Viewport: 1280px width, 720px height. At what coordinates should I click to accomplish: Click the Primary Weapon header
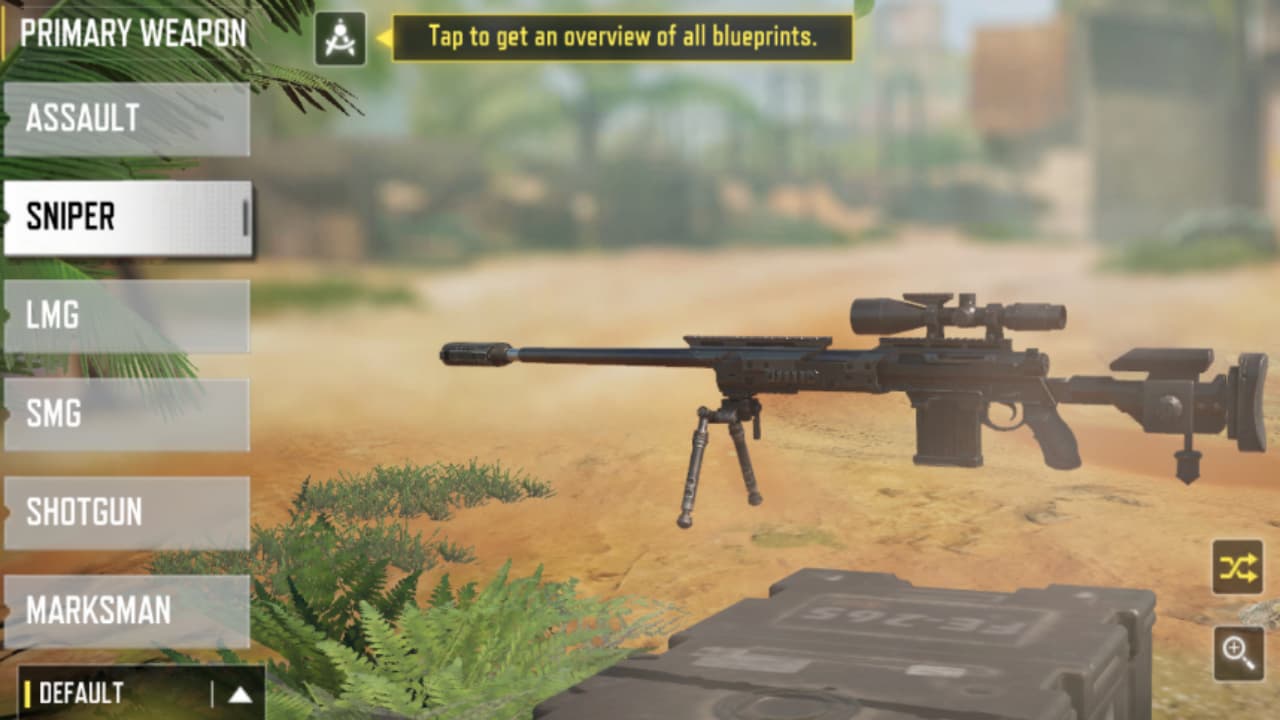click(x=130, y=30)
